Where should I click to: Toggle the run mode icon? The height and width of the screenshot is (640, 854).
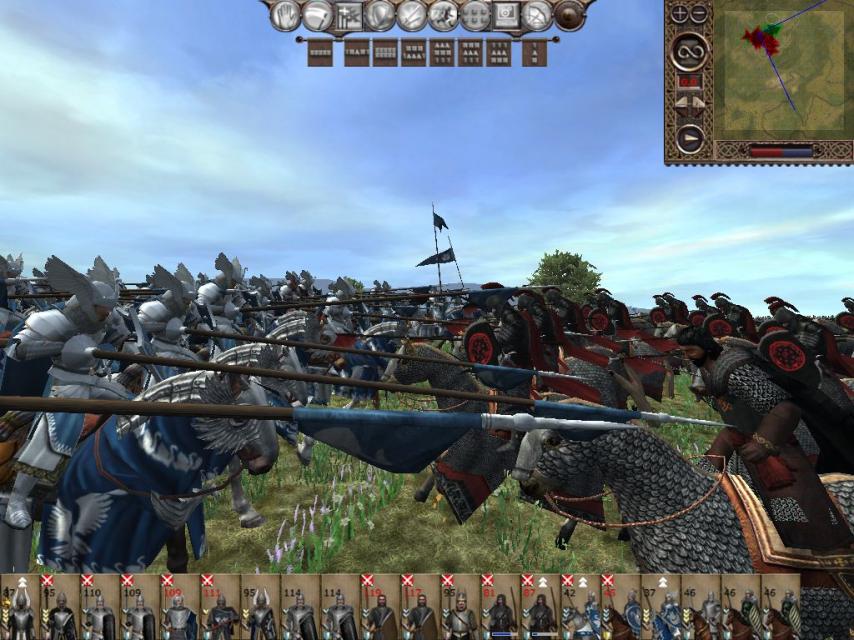(x=444, y=14)
